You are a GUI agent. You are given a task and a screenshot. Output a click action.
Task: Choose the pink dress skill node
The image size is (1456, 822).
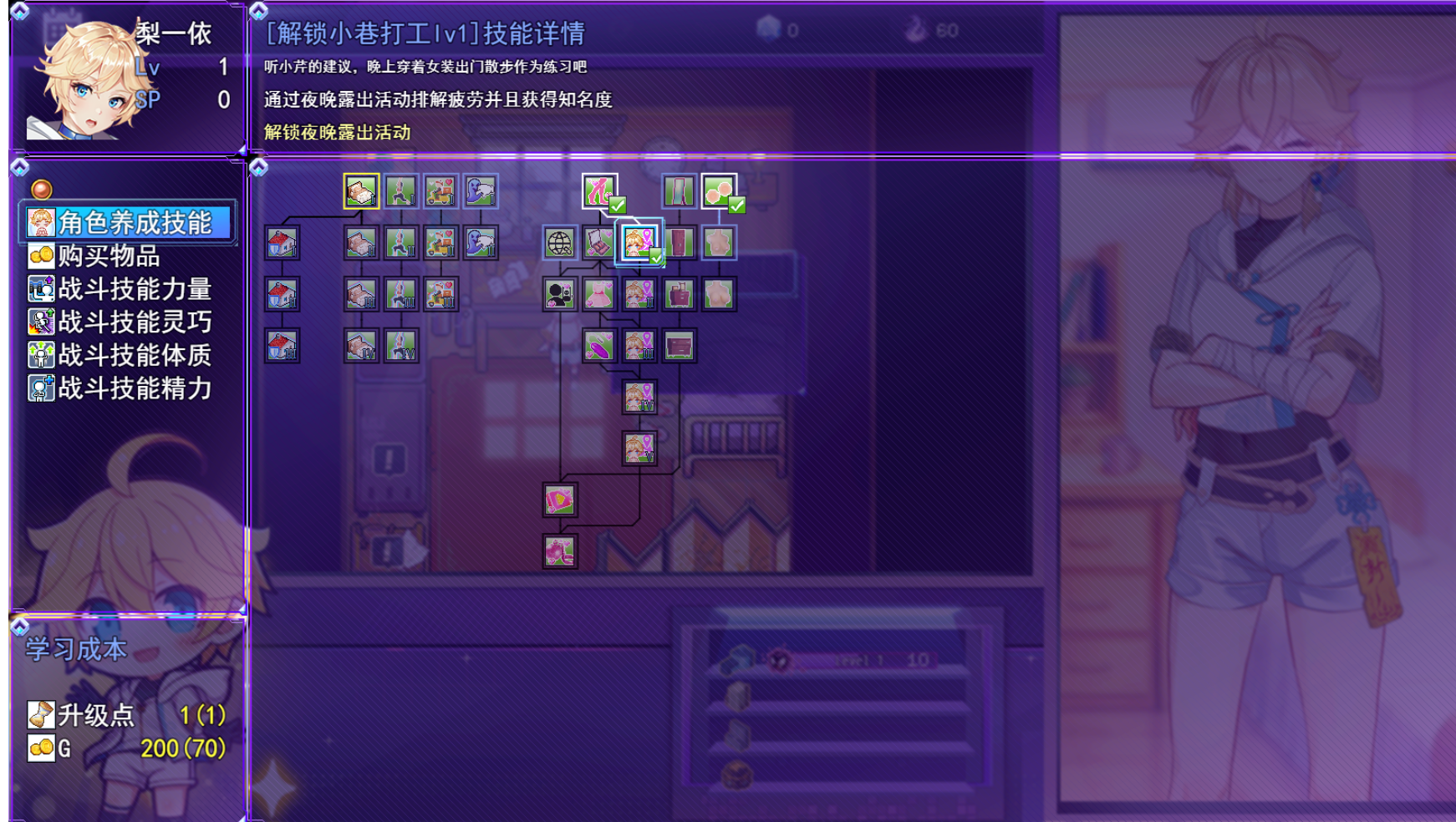pyautogui.click(x=599, y=294)
